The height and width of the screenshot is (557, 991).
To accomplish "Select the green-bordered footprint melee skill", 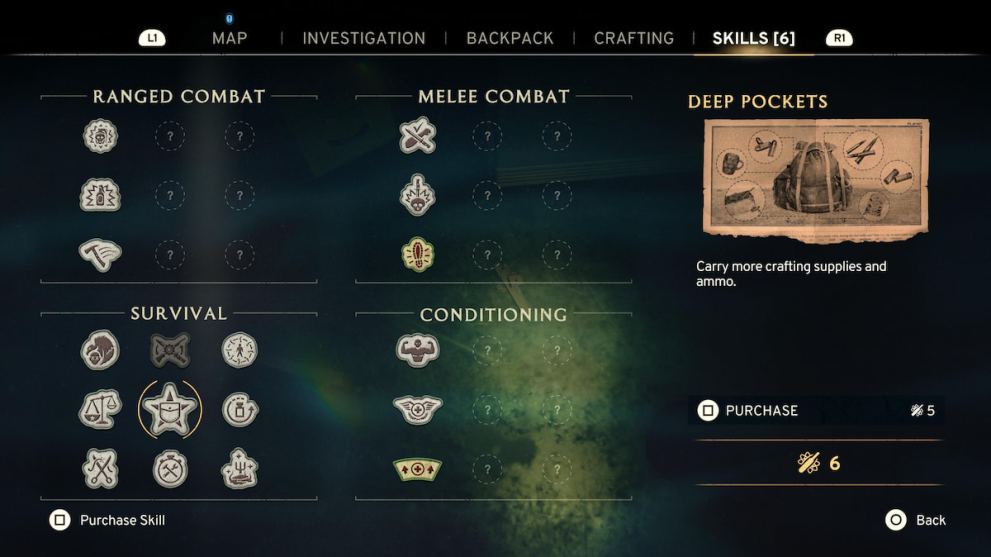I will point(417,254).
